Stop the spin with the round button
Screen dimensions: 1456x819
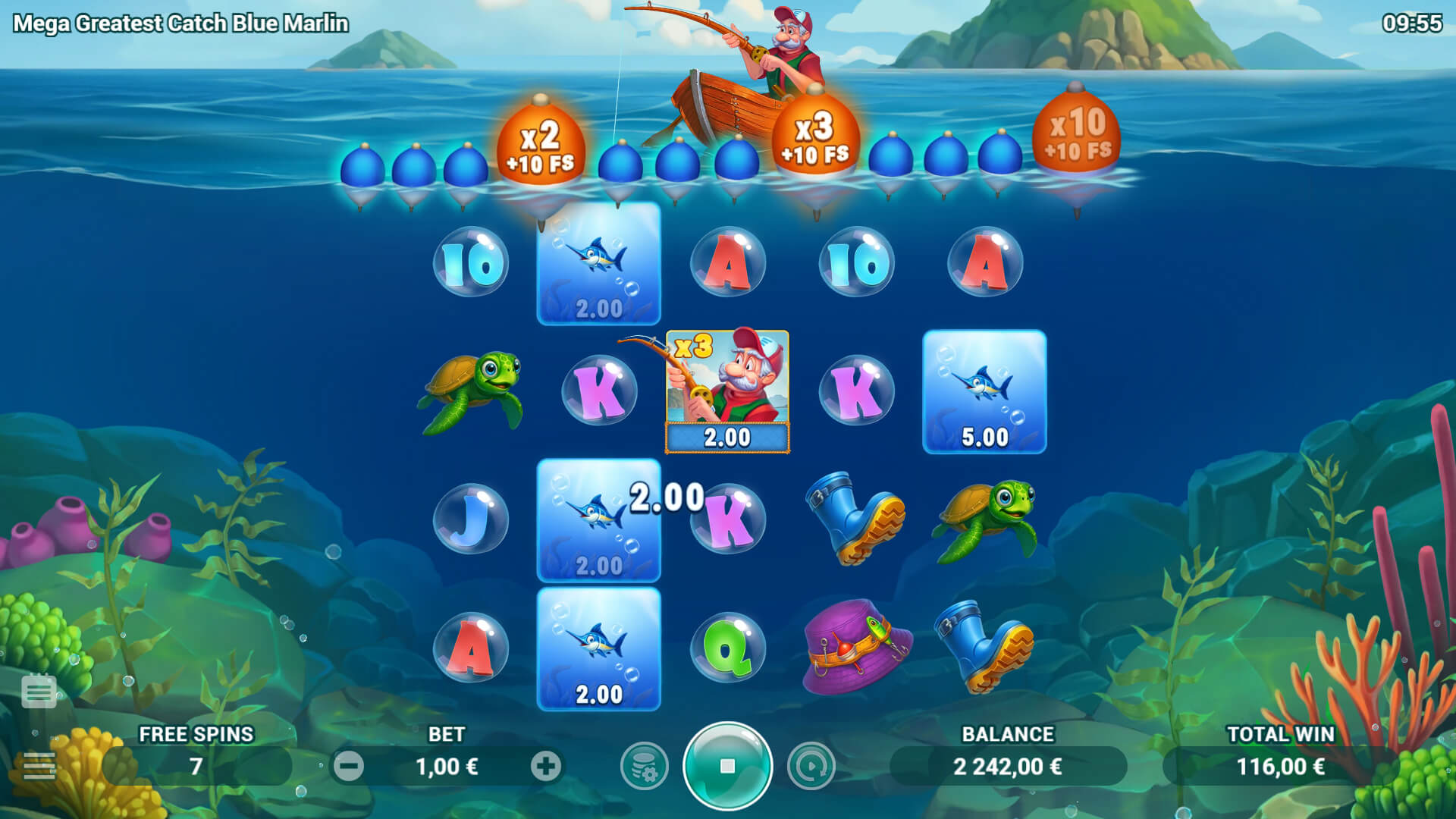[x=727, y=766]
